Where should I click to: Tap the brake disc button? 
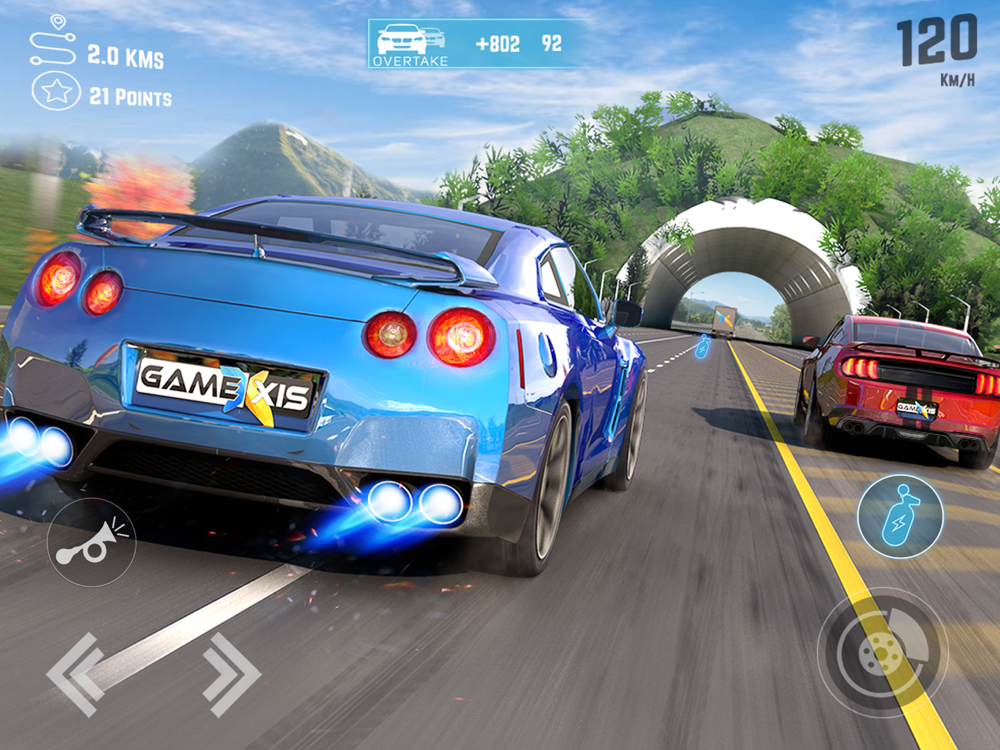pos(882,652)
